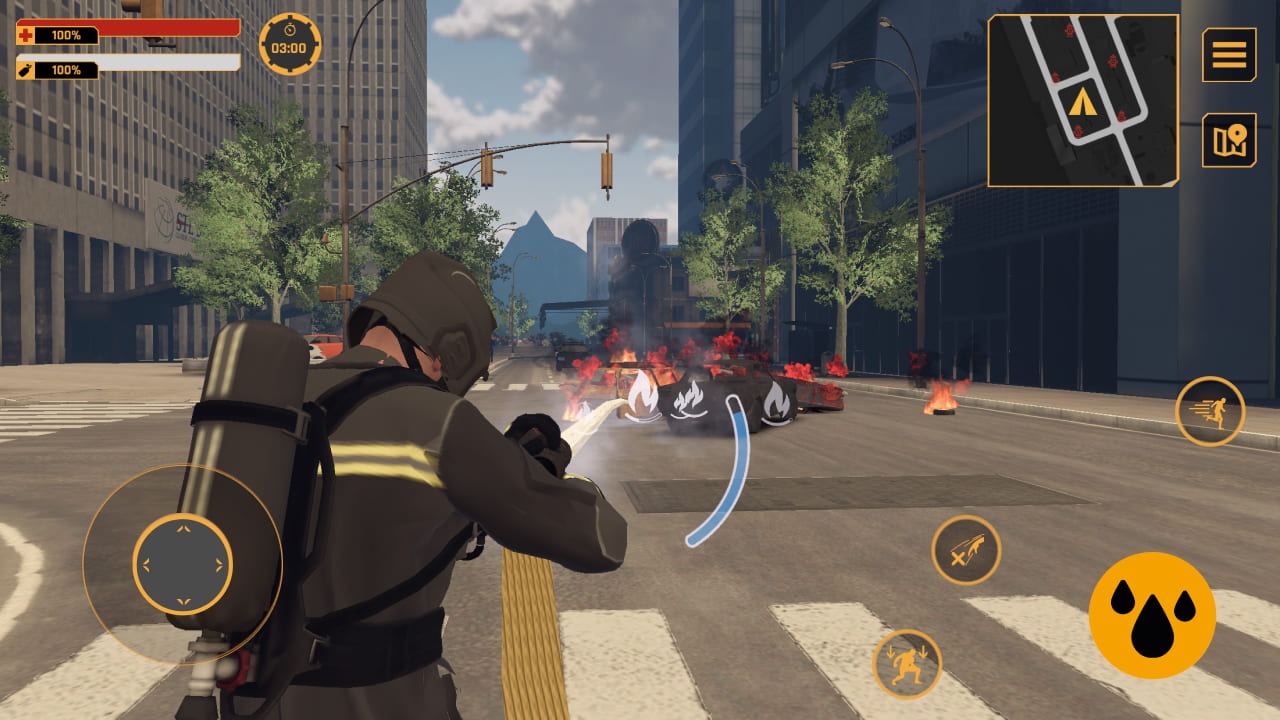Toggle hose release with the X hand icon
The width and height of the screenshot is (1280, 720).
click(965, 548)
